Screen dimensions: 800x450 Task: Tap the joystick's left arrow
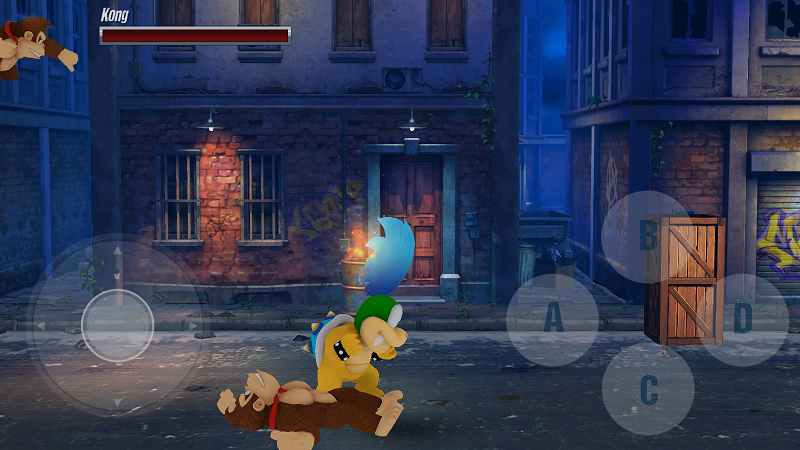pyautogui.click(x=42, y=325)
